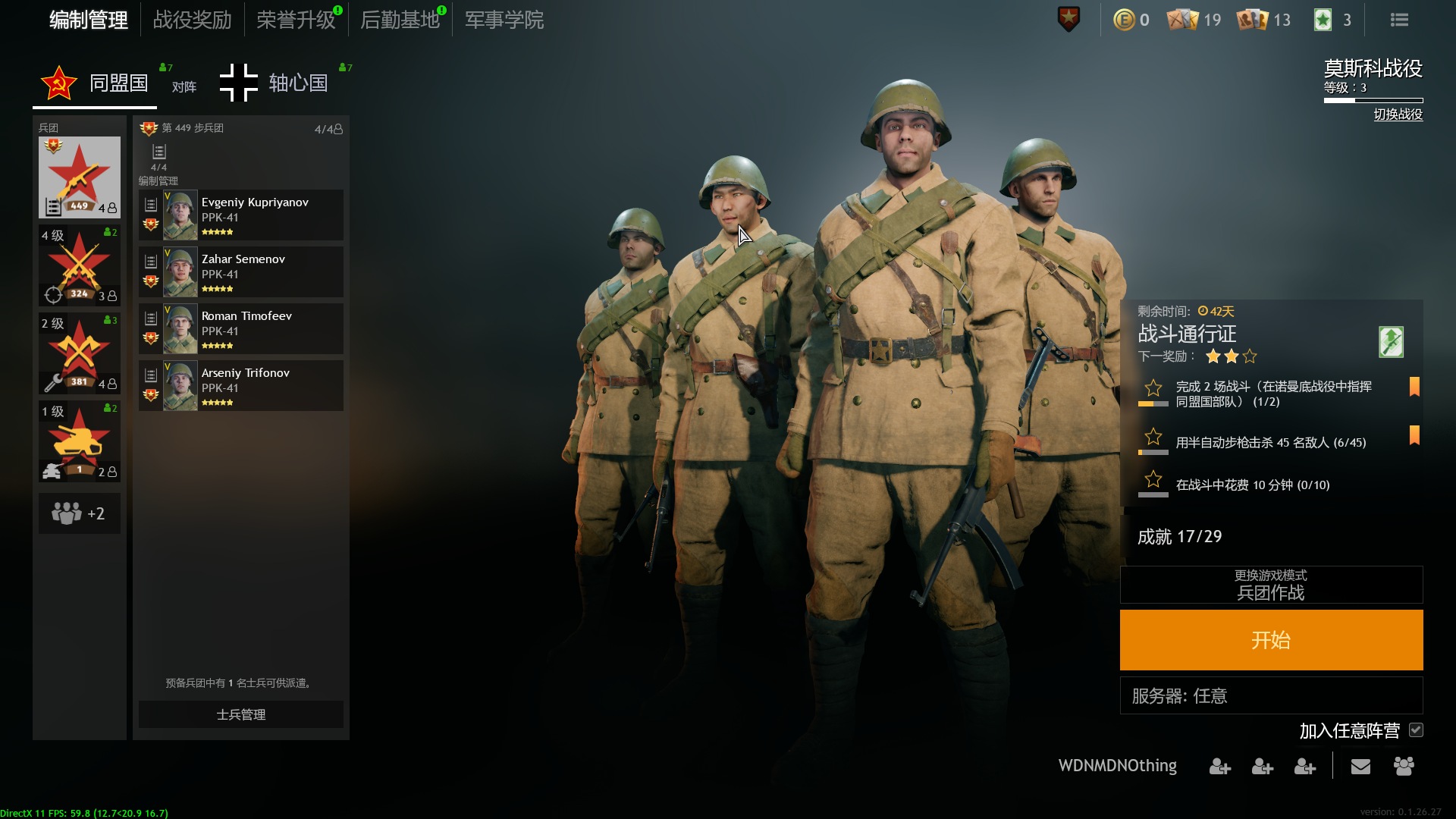Add squad slots with +2 button
Image resolution: width=1456 pixels, height=819 pixels.
(80, 513)
